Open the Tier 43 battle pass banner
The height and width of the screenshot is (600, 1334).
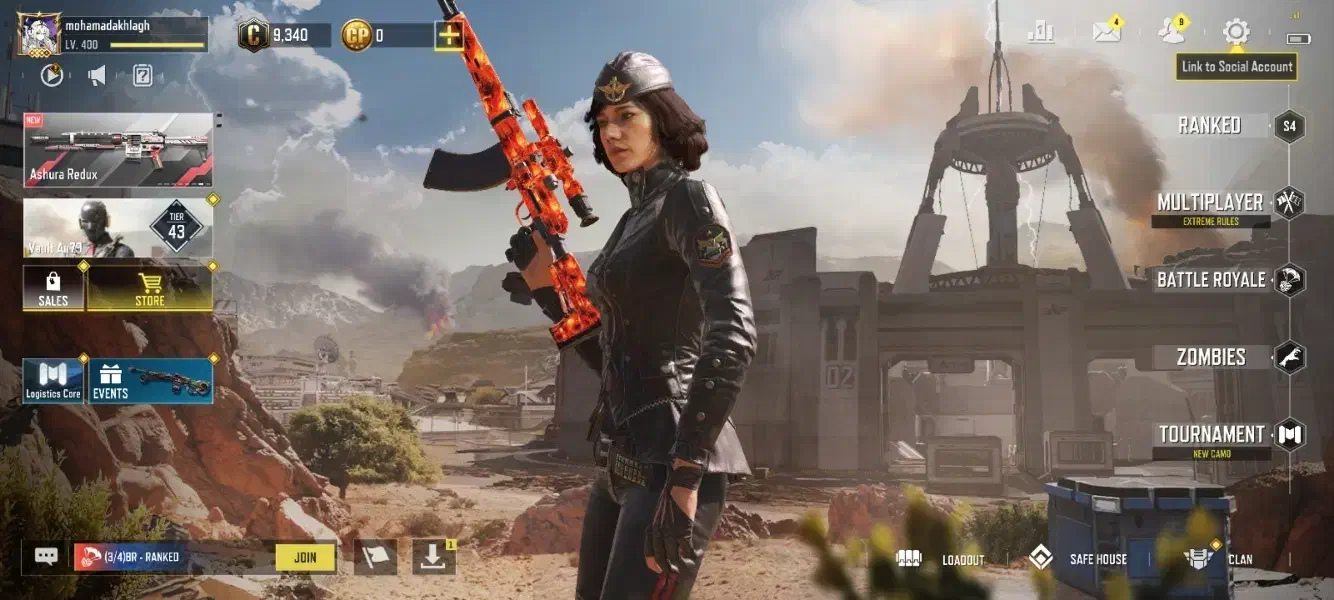tap(118, 228)
